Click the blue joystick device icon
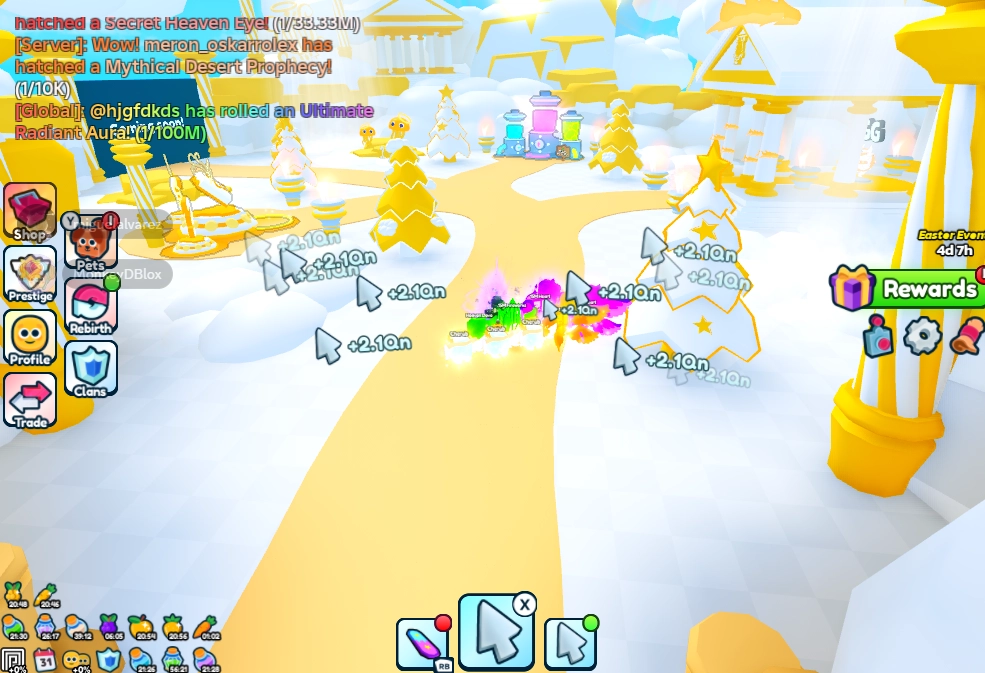985x673 pixels. tap(878, 337)
